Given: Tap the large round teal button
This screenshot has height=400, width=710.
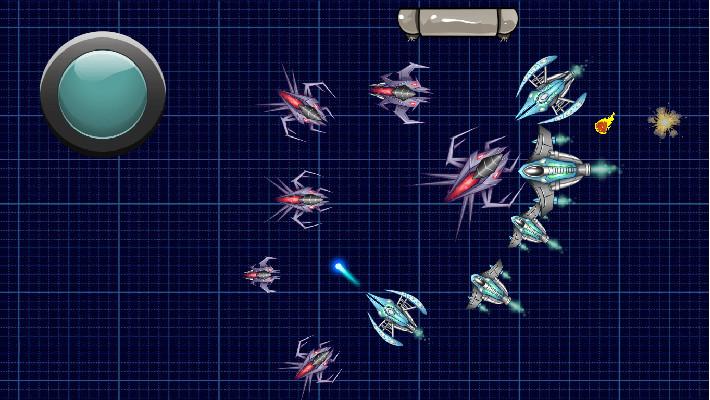Looking at the screenshot, I should pos(102,93).
